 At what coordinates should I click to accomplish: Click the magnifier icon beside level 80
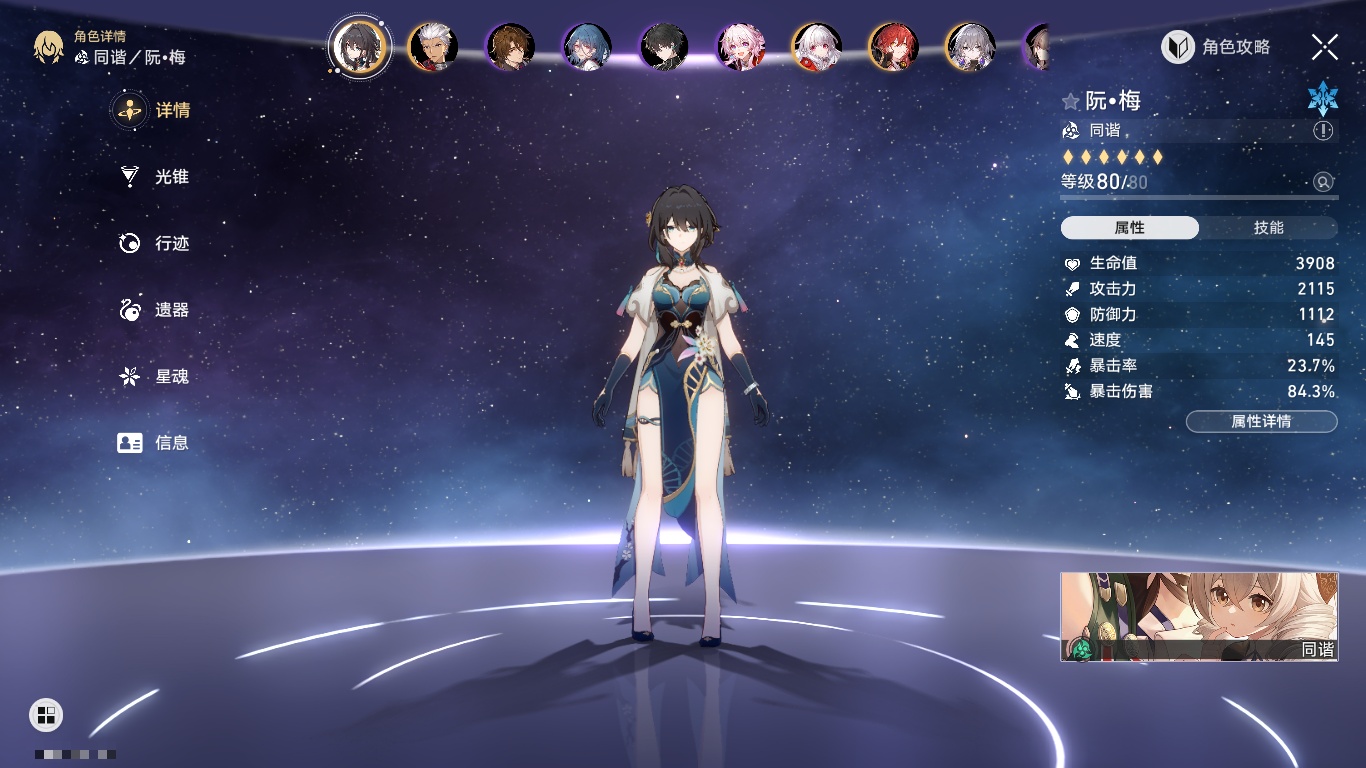tap(1323, 182)
